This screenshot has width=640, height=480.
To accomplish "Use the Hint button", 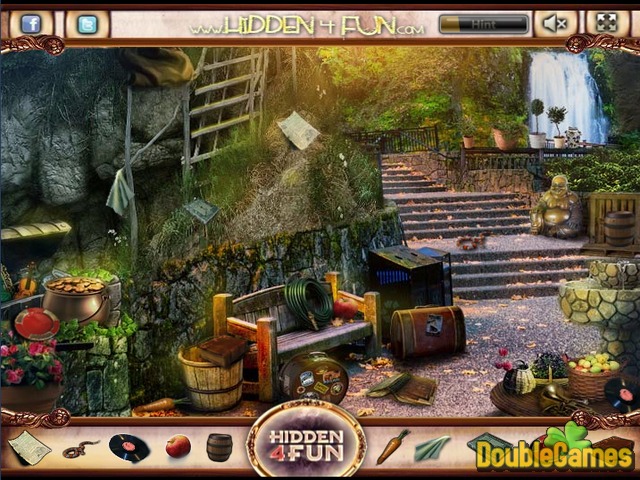I will [x=482, y=23].
